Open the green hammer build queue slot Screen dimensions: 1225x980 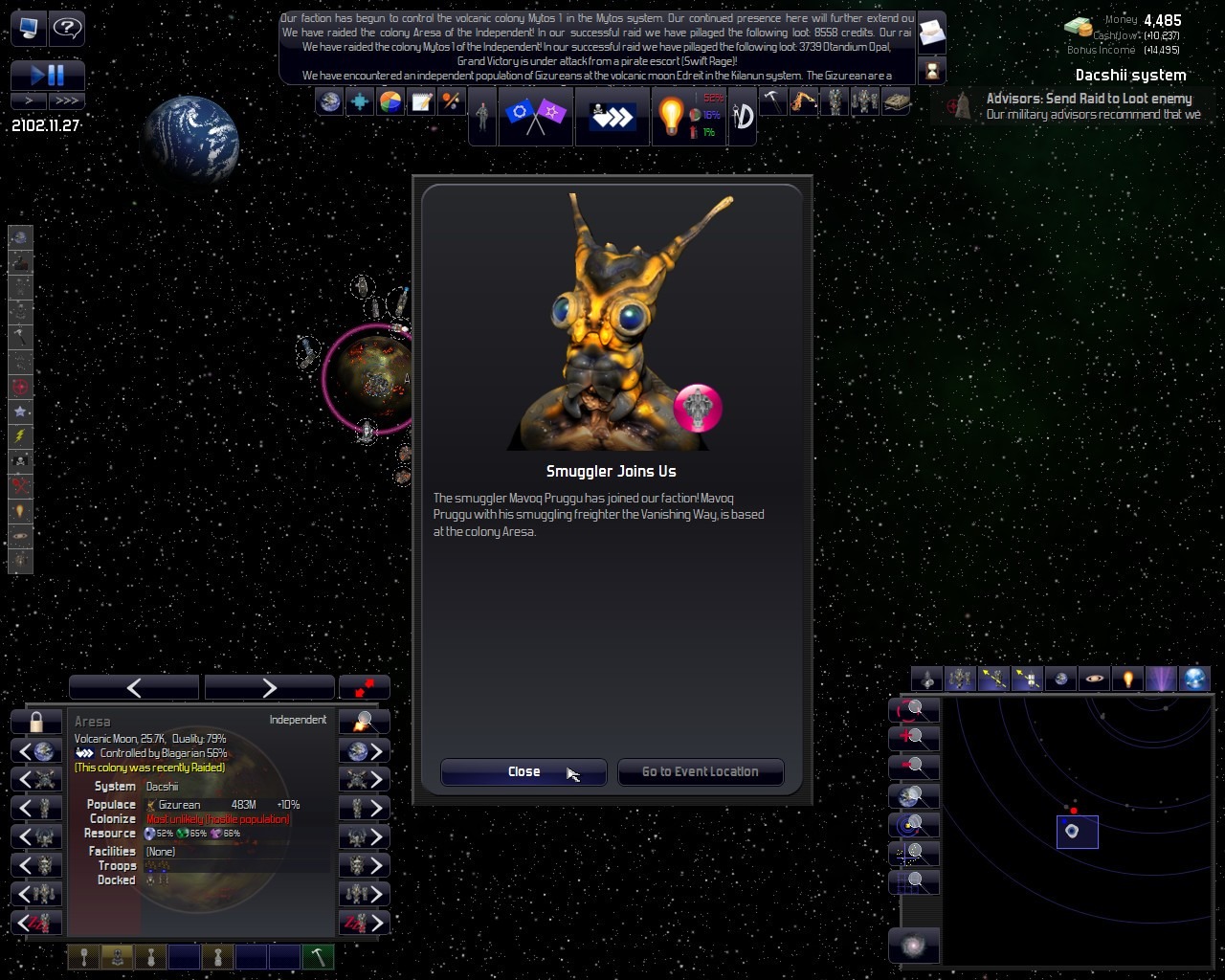(318, 957)
